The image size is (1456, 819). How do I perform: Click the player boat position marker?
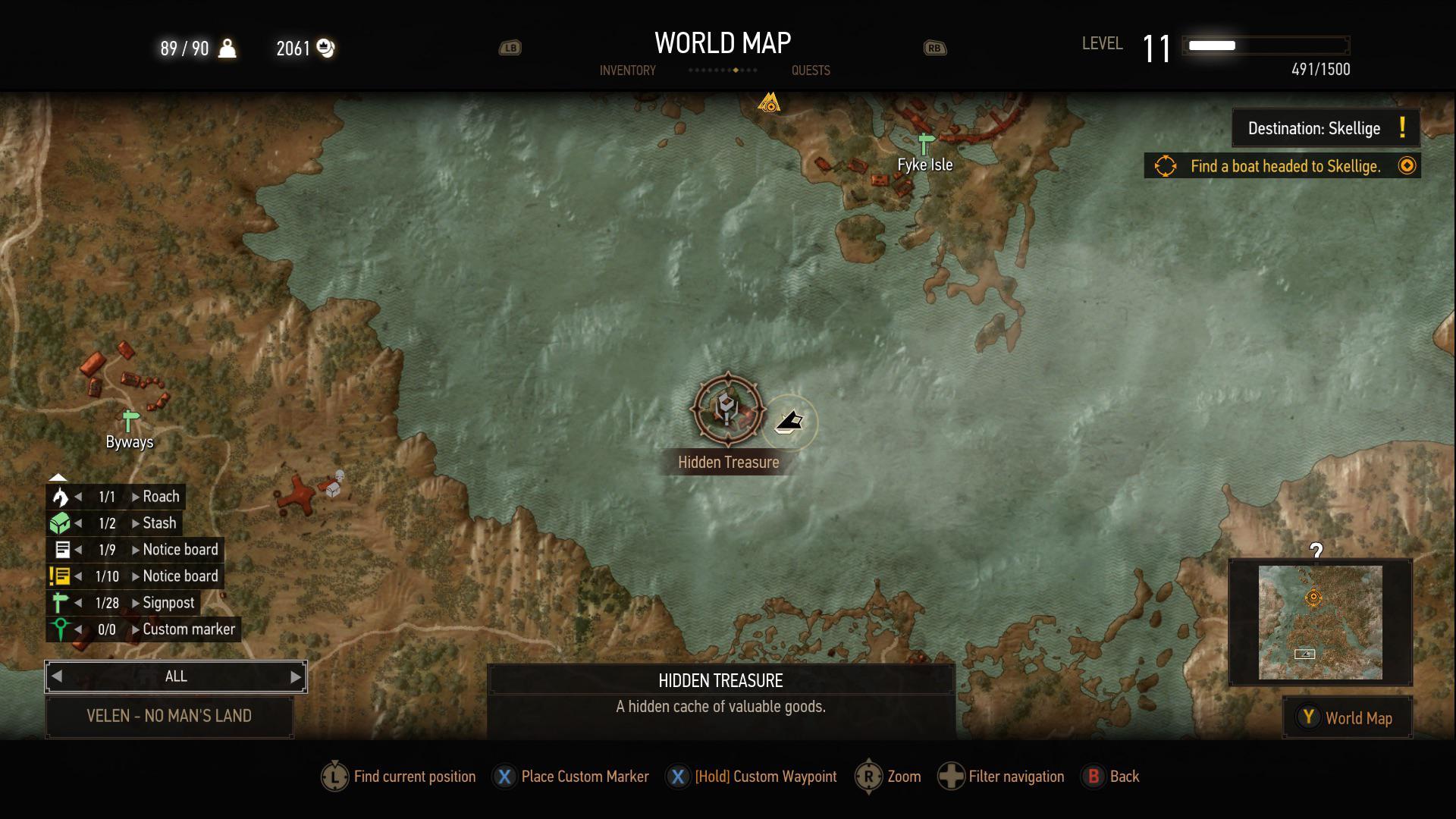coord(789,422)
